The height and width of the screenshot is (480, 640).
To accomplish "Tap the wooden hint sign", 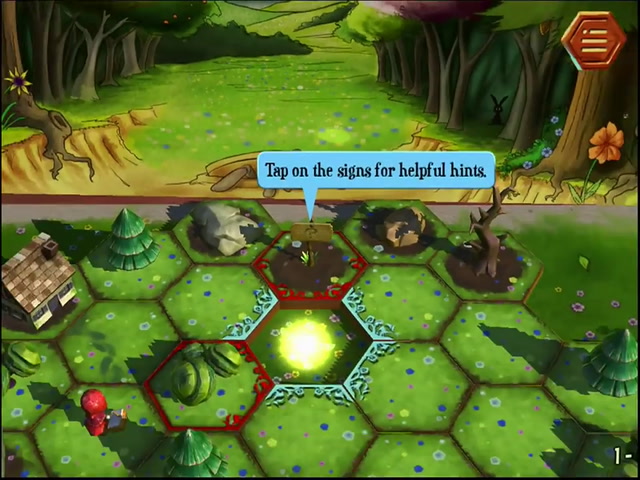I will click(x=313, y=234).
